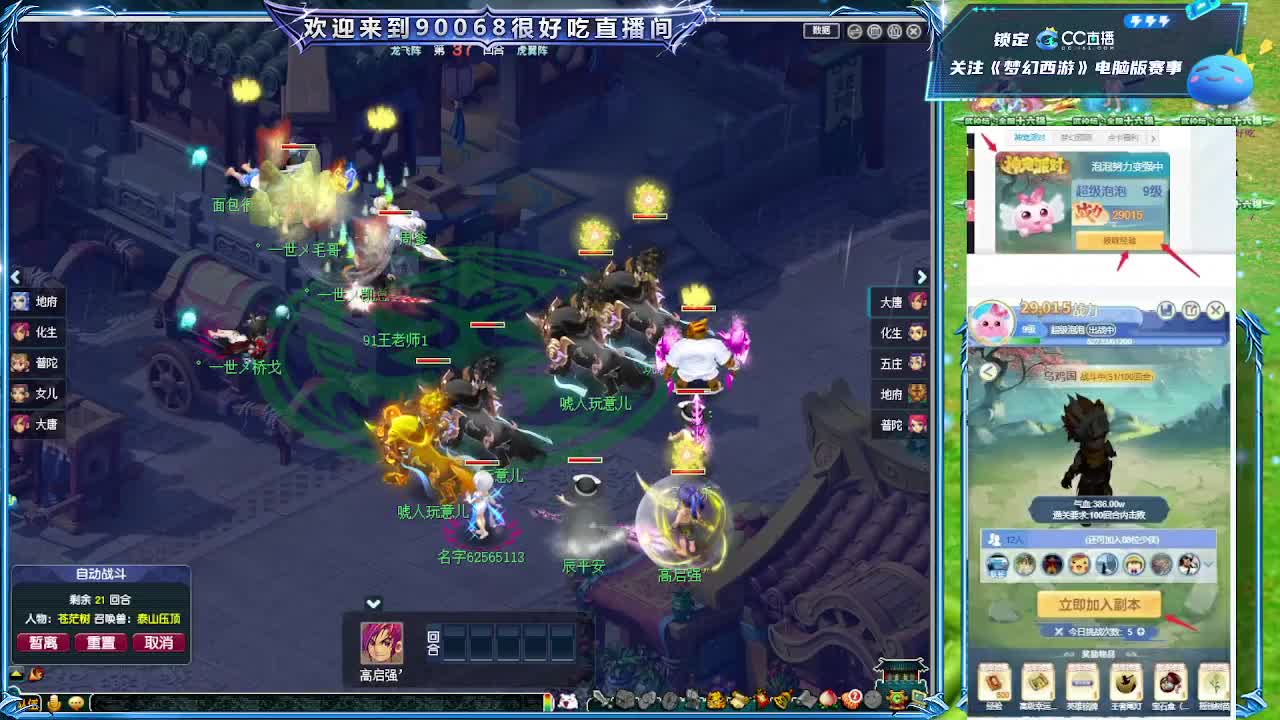This screenshot has width=1280, height=720.
Task: Click the bell item icon in bottom toolbar
Action: [x=780, y=701]
